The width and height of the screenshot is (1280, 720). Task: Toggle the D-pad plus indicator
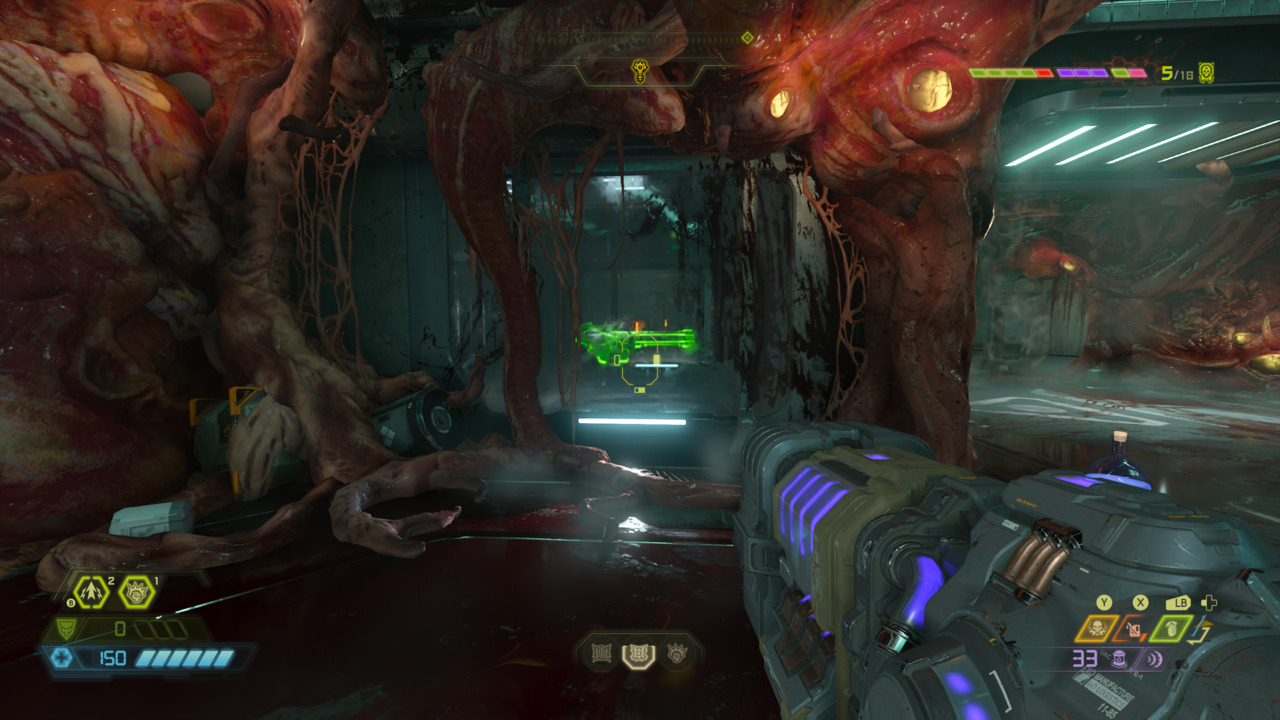point(1209,603)
